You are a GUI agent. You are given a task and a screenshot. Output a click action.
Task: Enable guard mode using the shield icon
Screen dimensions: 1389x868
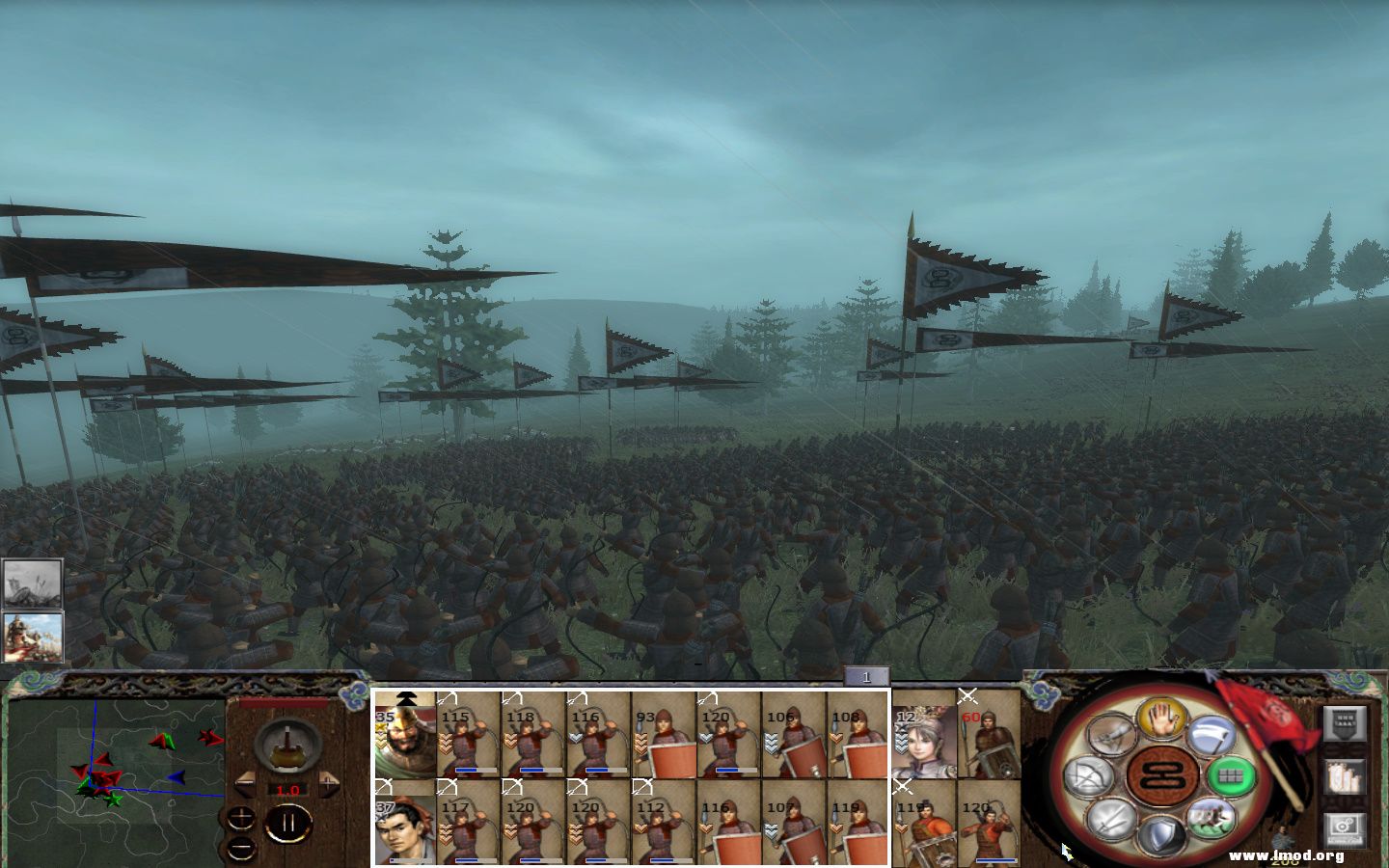[x=1159, y=833]
